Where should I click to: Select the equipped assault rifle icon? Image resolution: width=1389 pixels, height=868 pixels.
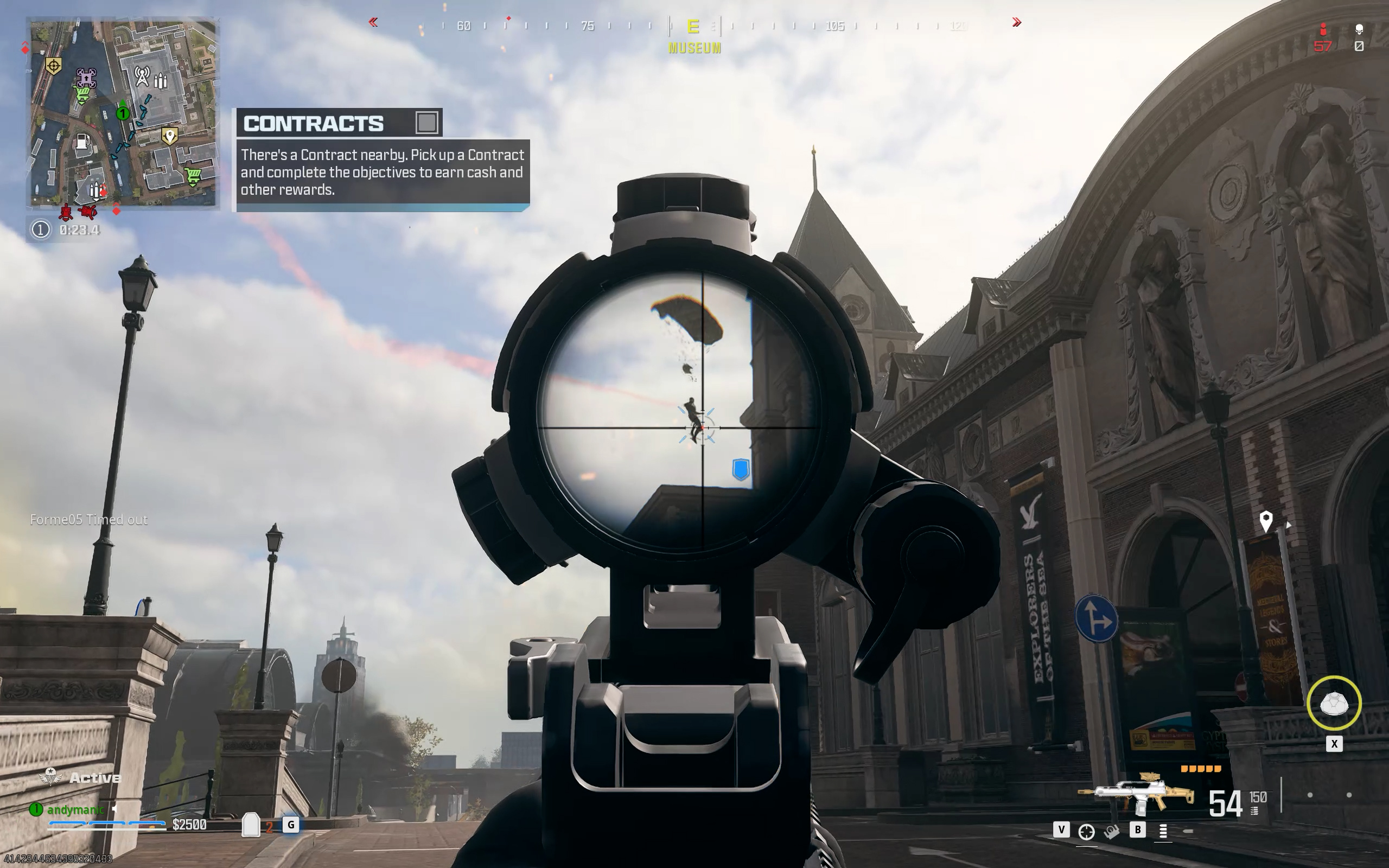tap(1137, 795)
